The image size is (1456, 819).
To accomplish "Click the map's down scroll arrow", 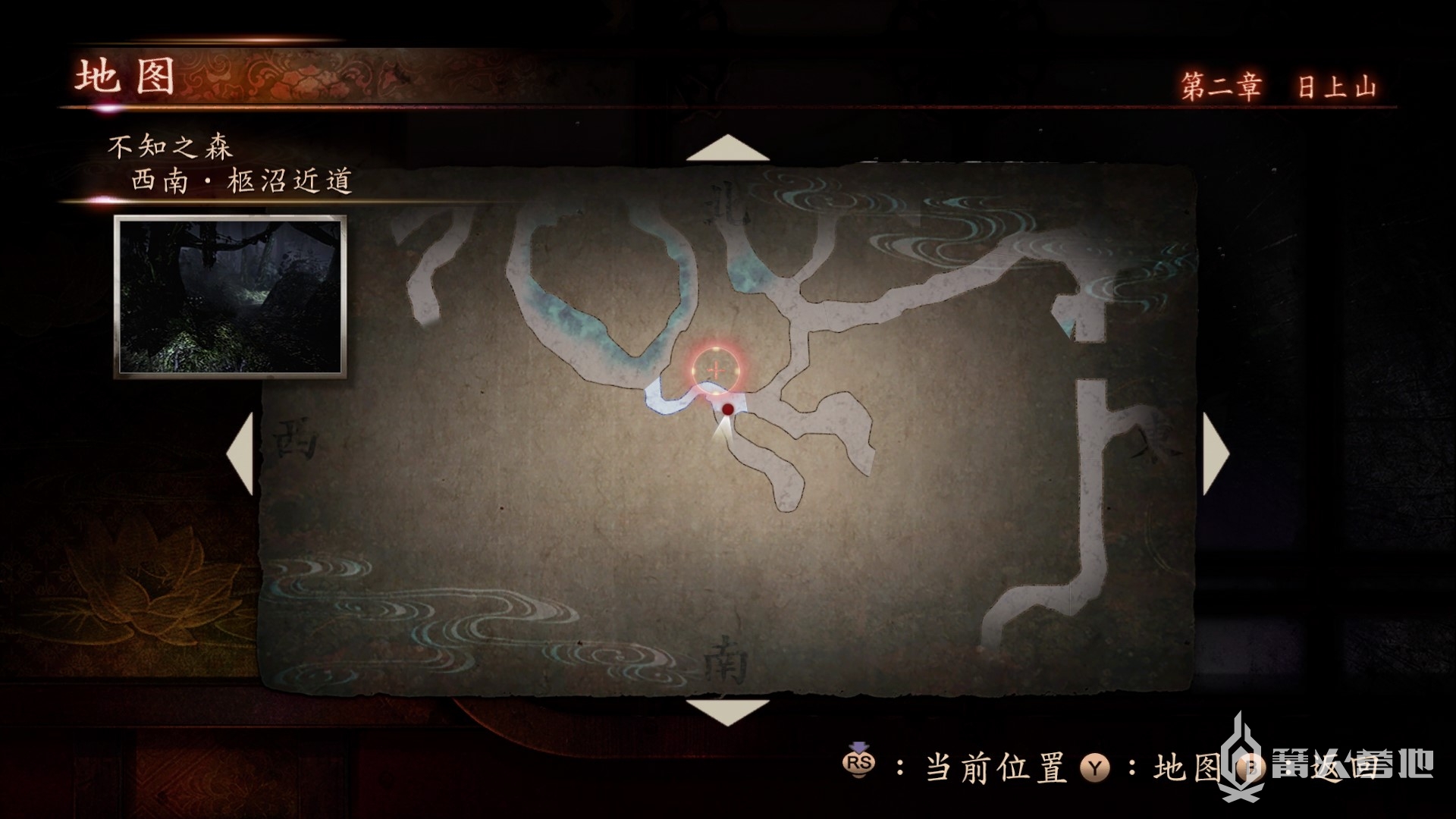I will tap(727, 711).
